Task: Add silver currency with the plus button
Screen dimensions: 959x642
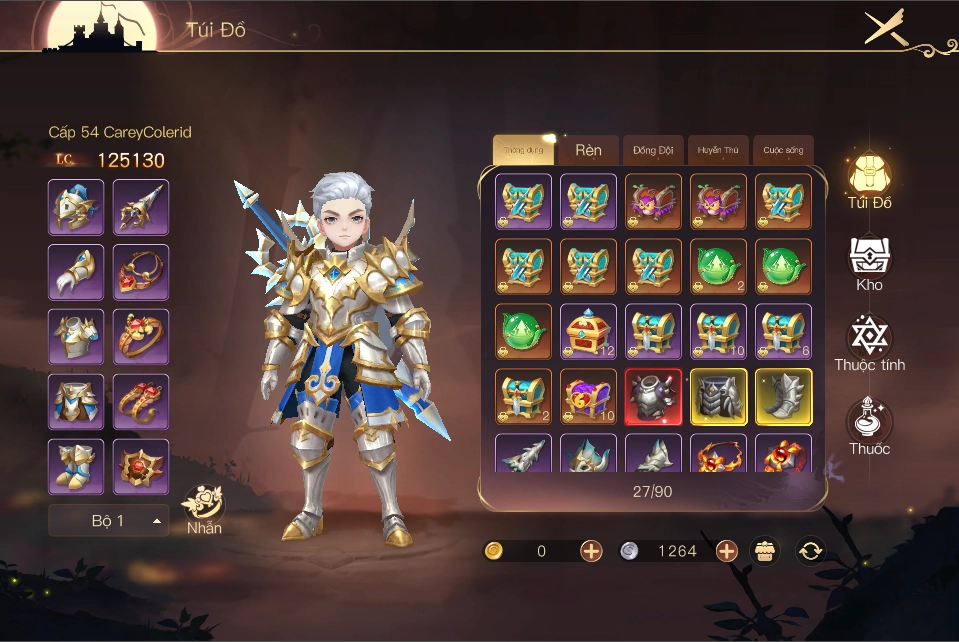Action: (727, 551)
